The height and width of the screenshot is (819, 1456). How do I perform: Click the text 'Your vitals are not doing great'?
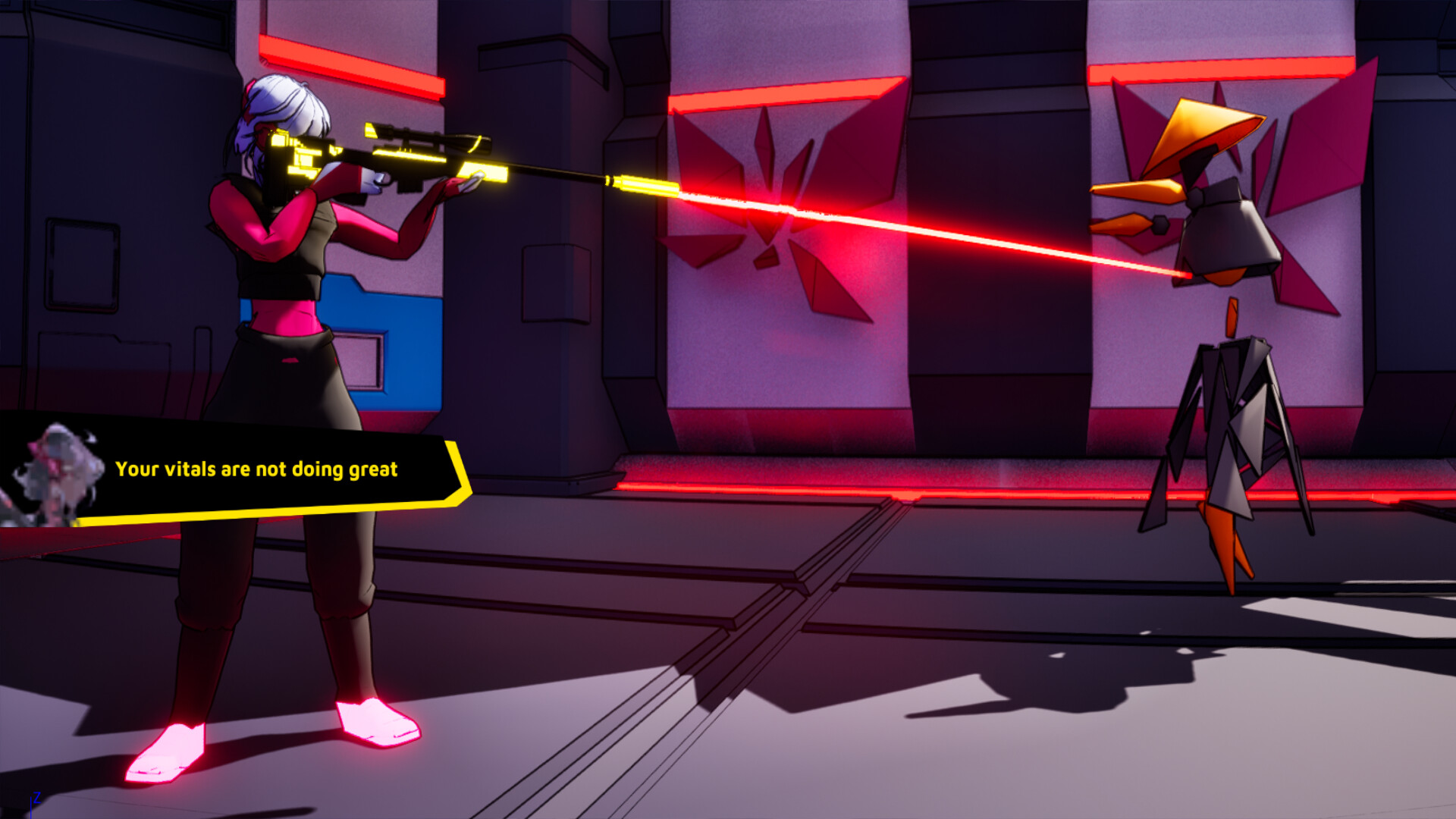point(258,469)
